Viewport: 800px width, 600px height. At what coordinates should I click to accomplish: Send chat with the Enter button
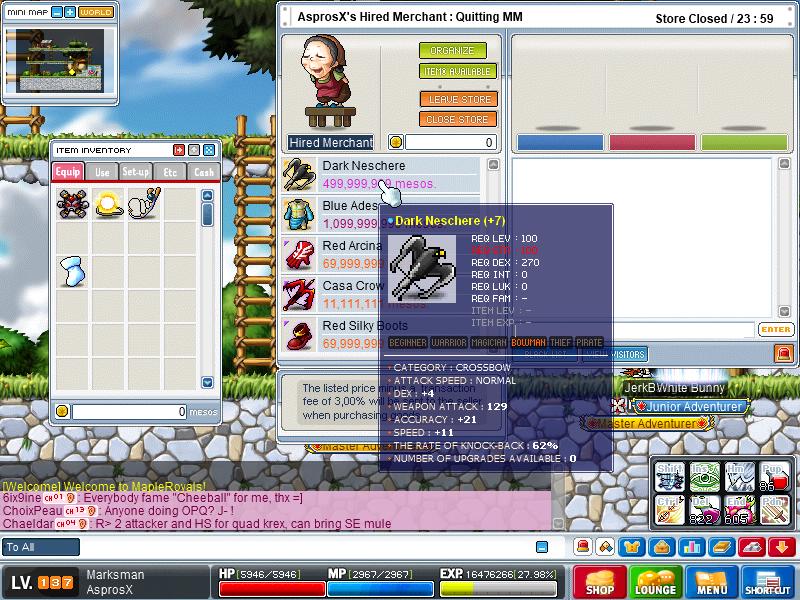[775, 329]
